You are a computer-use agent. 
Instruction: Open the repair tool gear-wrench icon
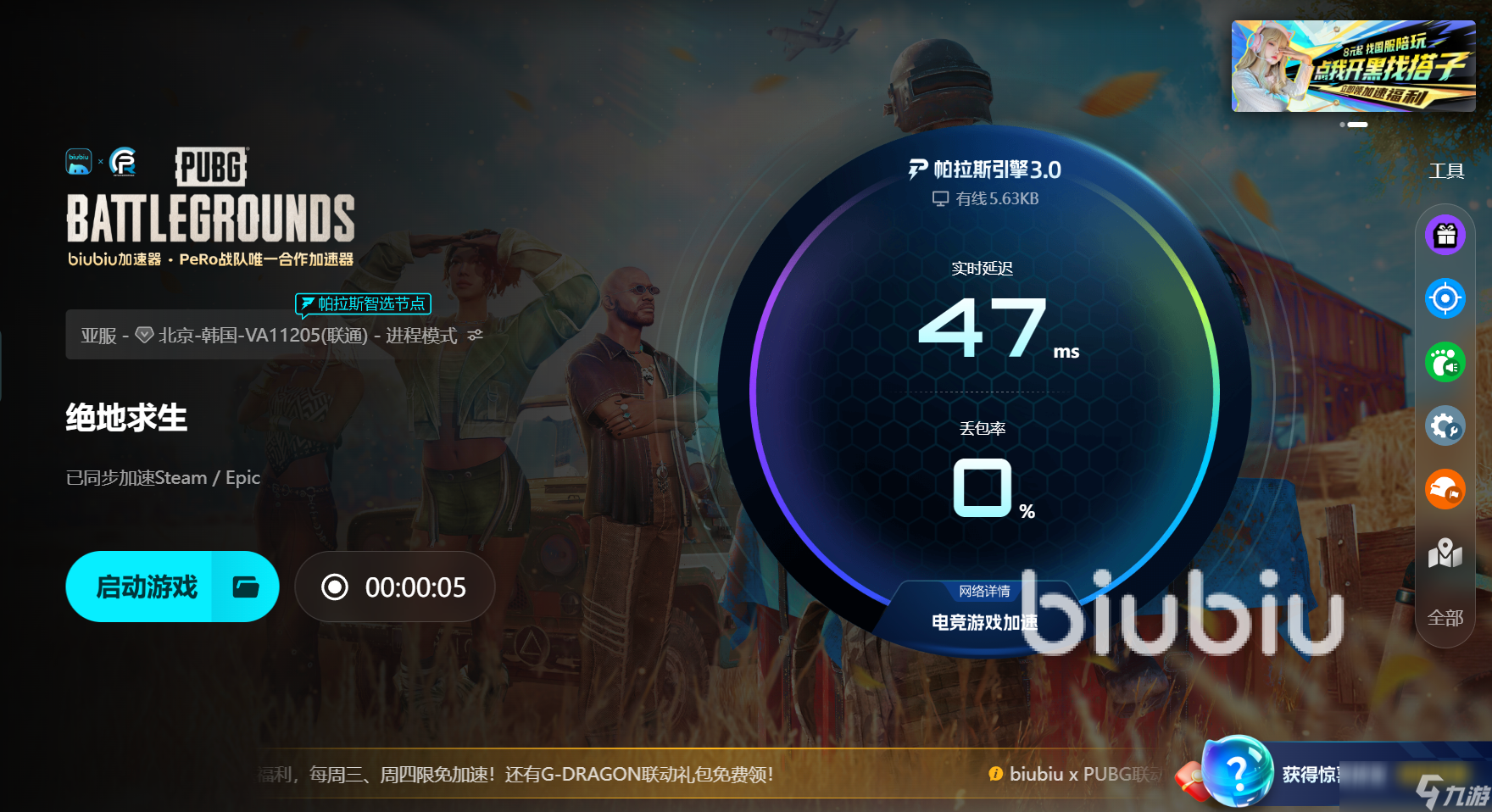1445,426
